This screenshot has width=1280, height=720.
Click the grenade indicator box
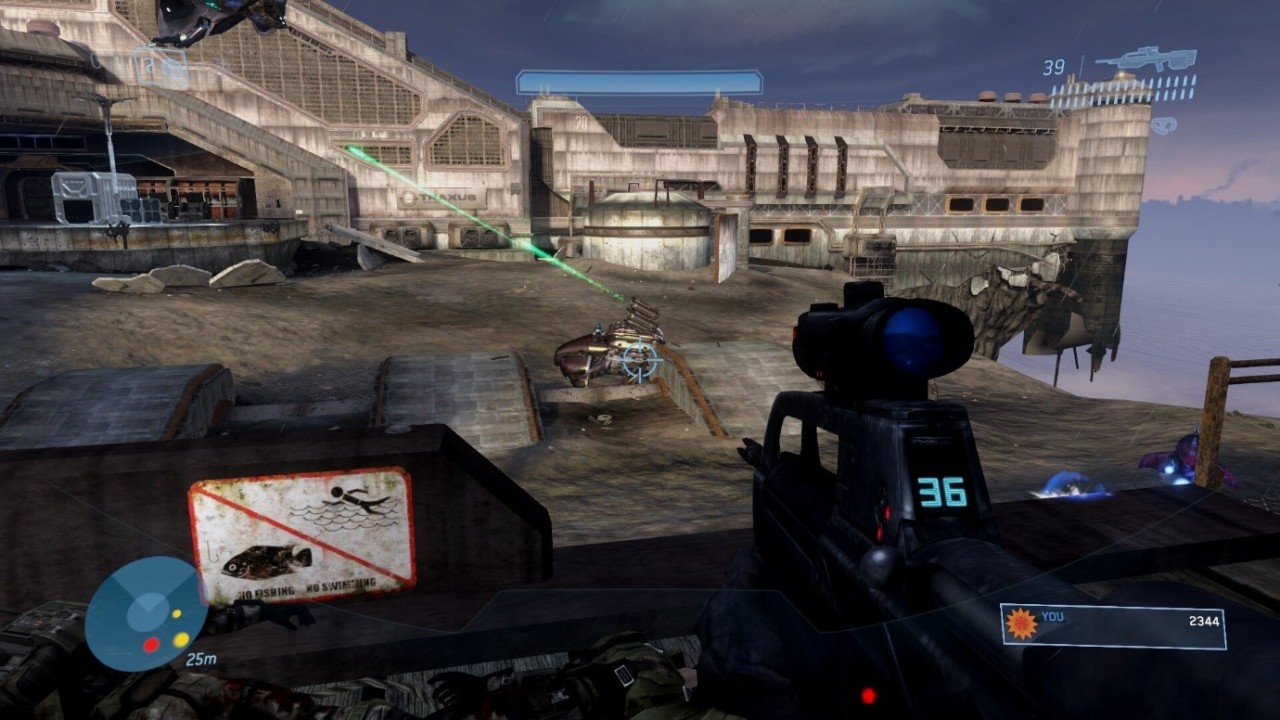(x=161, y=67)
